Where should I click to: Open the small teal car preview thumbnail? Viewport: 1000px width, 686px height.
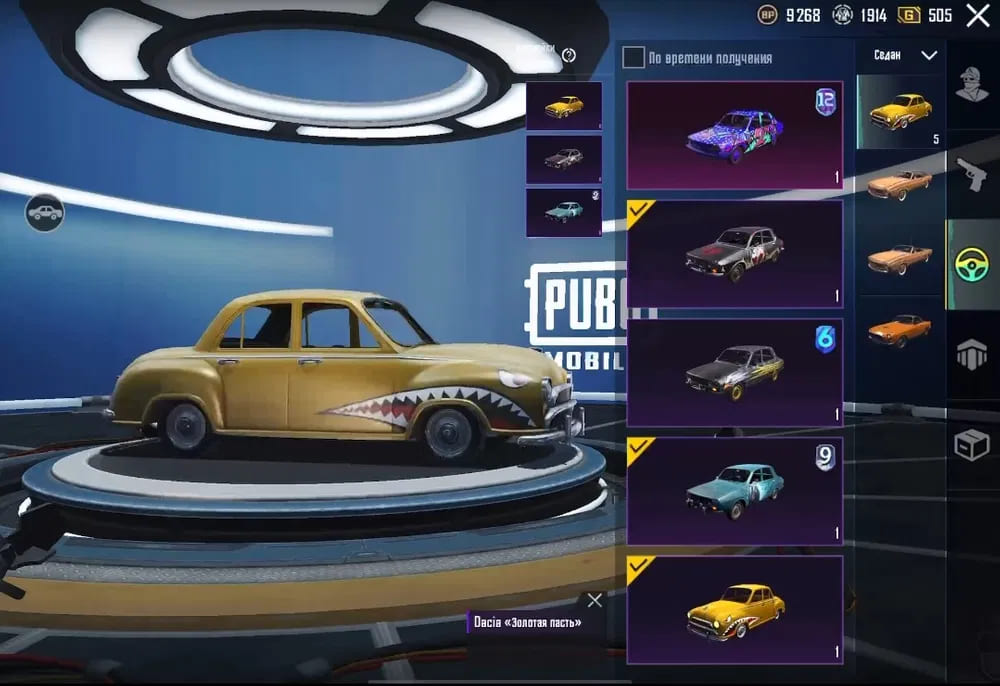click(x=564, y=212)
